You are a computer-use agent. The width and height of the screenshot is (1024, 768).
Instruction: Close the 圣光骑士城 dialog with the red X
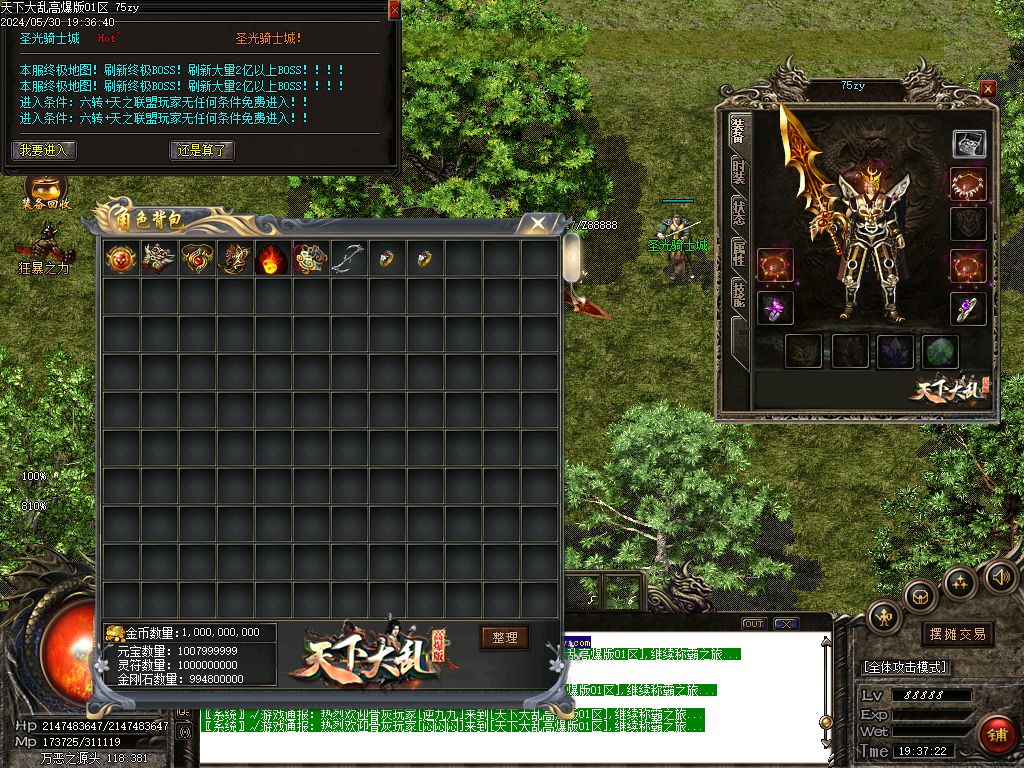(394, 9)
